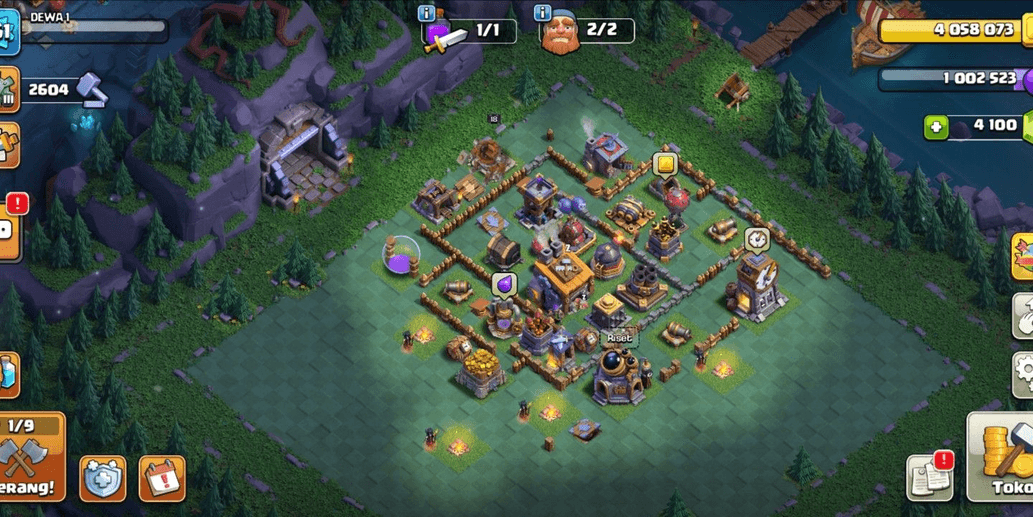This screenshot has width=1033, height=517.
Task: Click the green plus to buy gems
Action: click(x=936, y=127)
